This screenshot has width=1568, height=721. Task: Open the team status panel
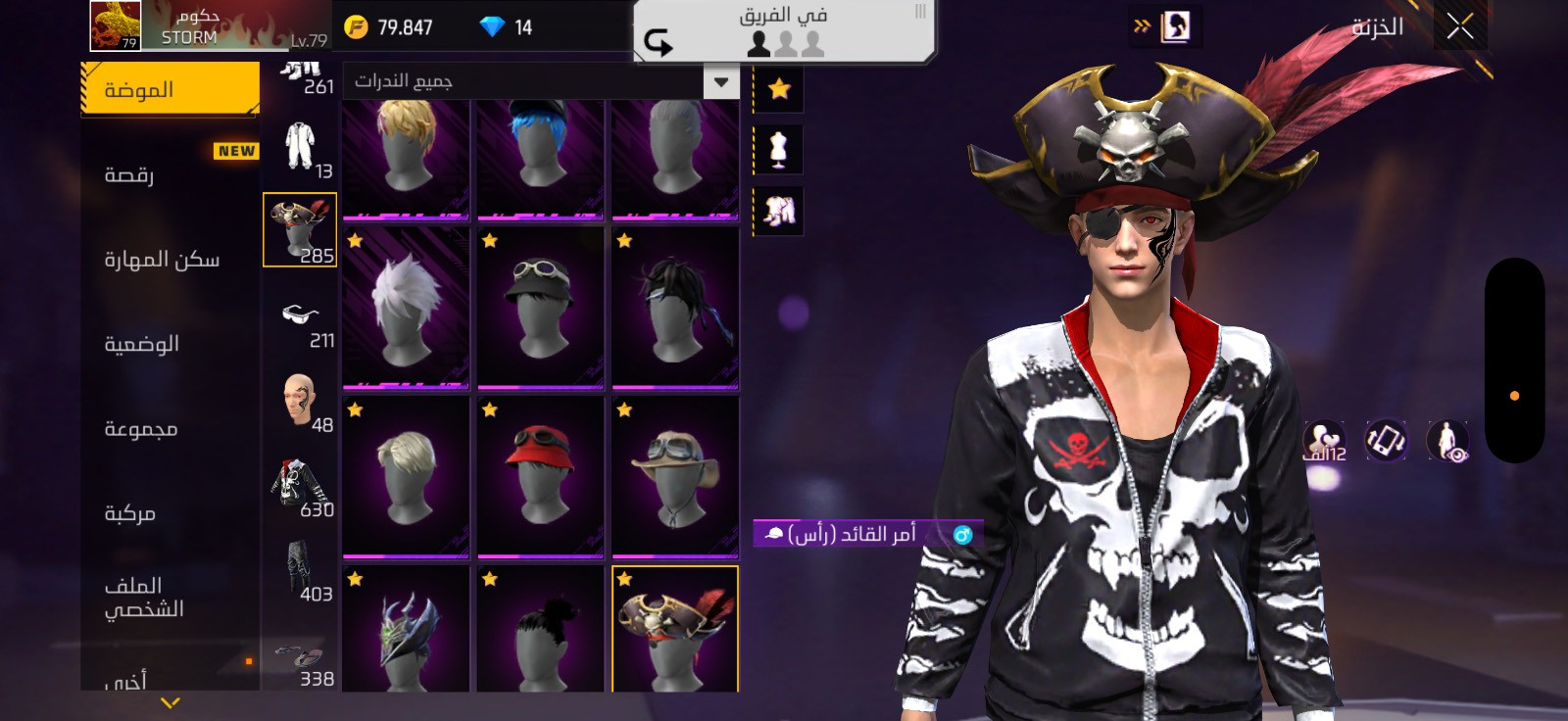pyautogui.click(x=784, y=31)
